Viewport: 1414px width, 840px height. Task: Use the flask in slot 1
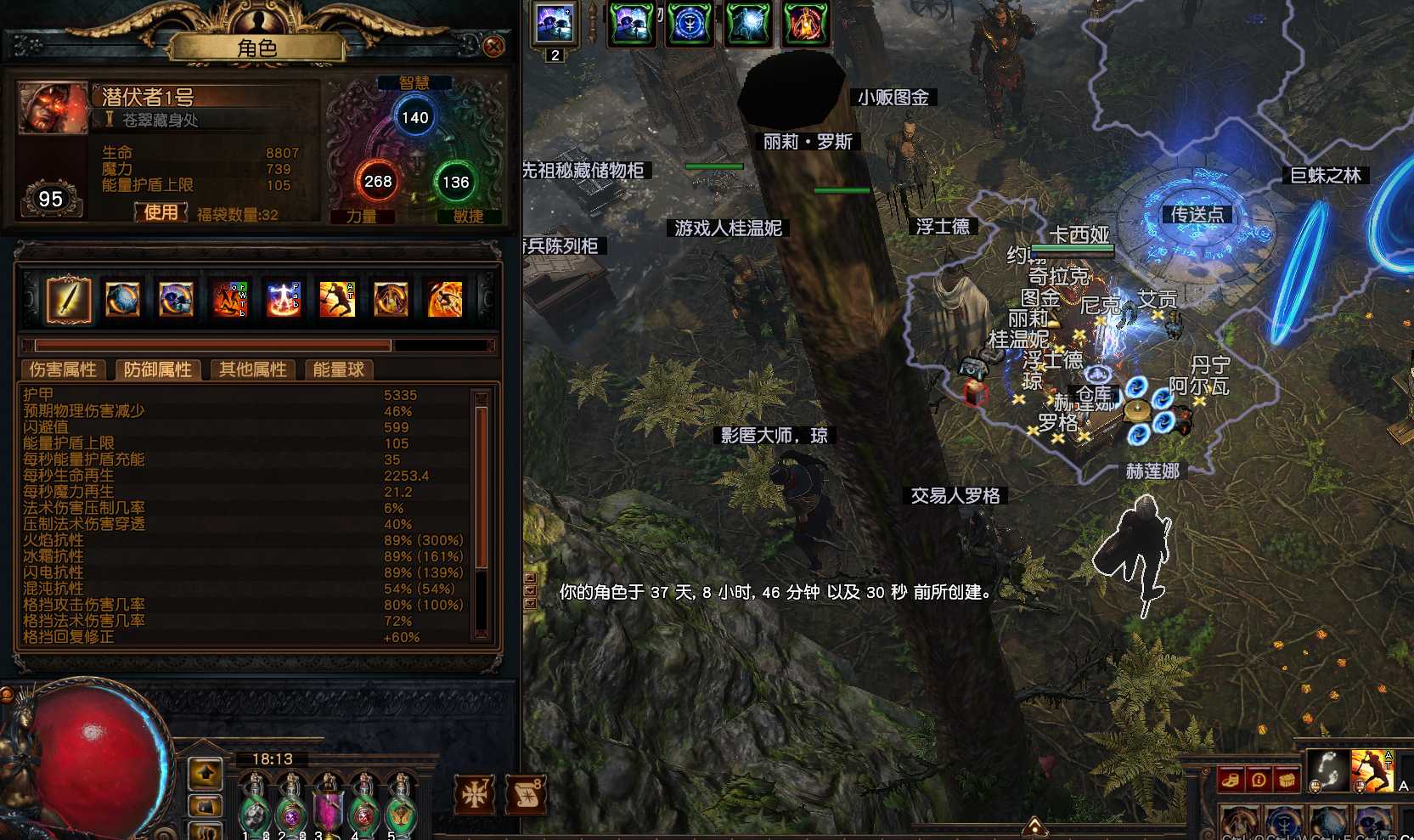253,807
